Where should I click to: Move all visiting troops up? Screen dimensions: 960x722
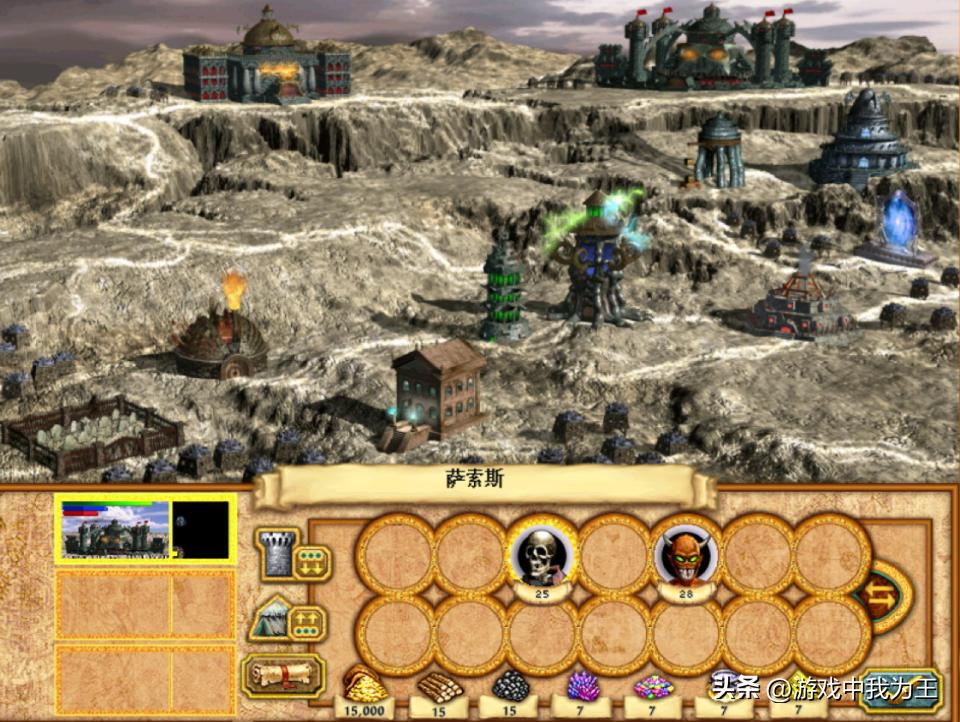(307, 625)
